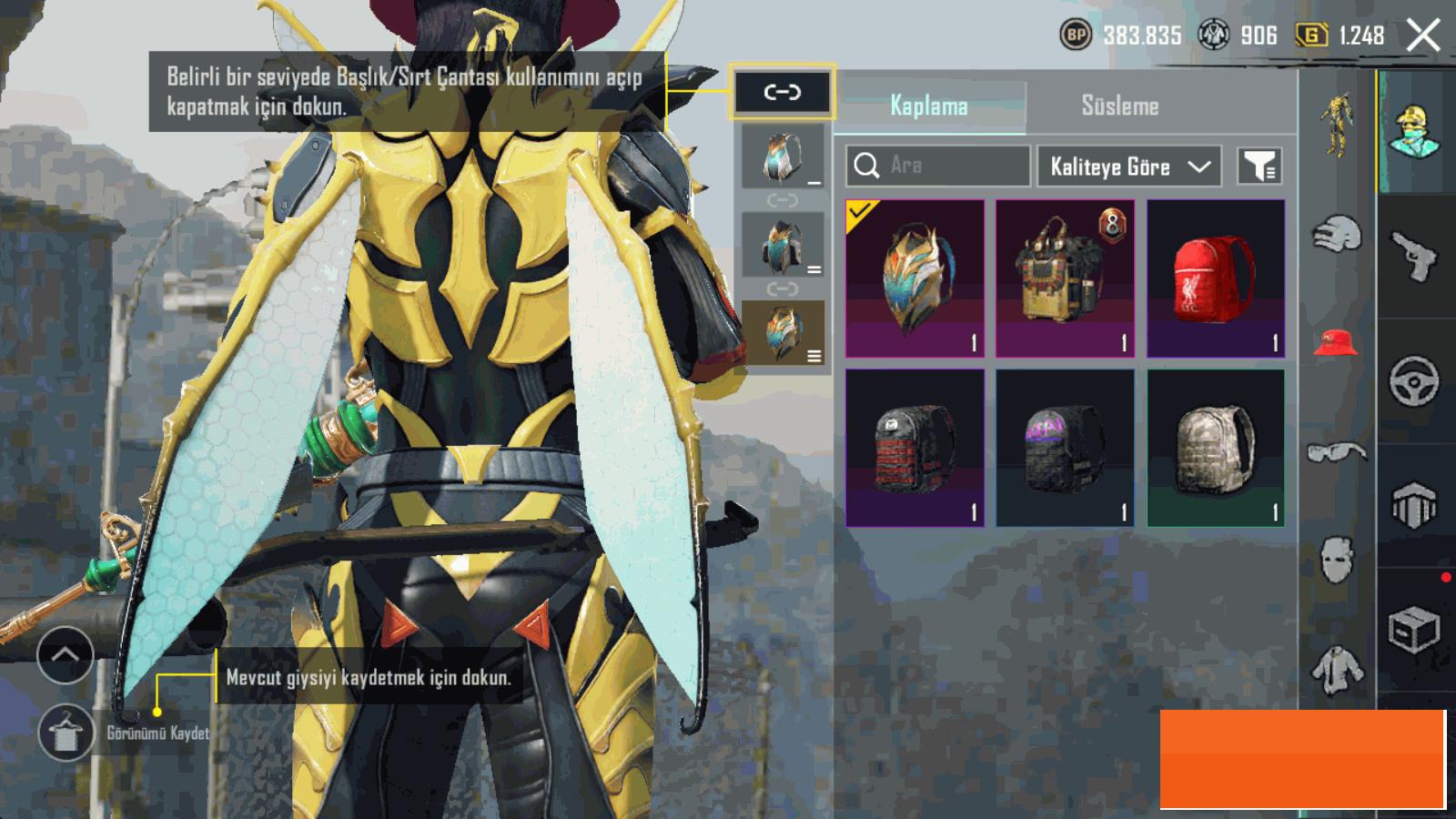Tap Görünümü Kaydet hanger button
Image resolution: width=1456 pixels, height=819 pixels.
click(x=66, y=733)
